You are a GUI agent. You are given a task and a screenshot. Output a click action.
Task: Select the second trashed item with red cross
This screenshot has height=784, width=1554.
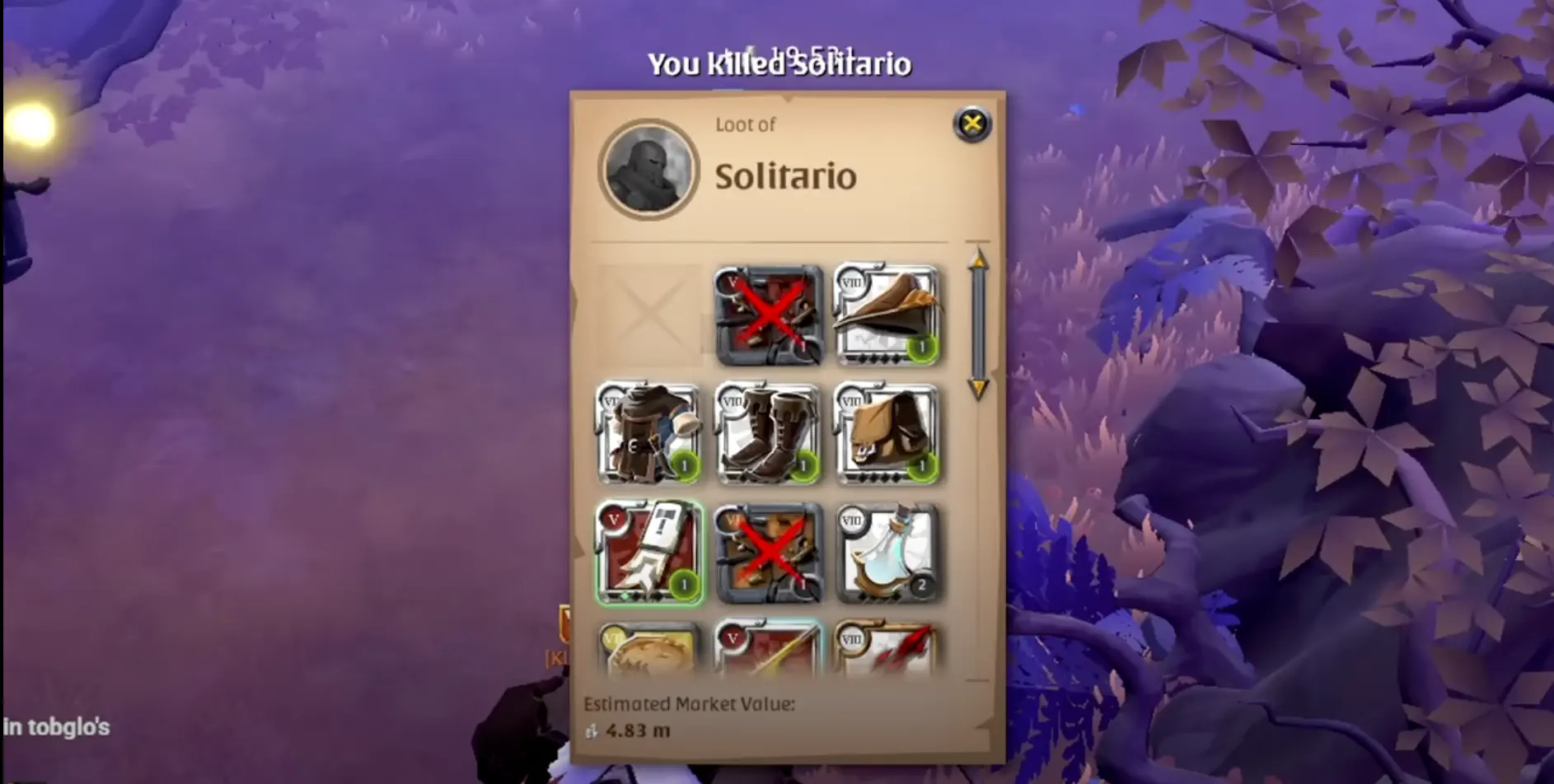(x=770, y=554)
